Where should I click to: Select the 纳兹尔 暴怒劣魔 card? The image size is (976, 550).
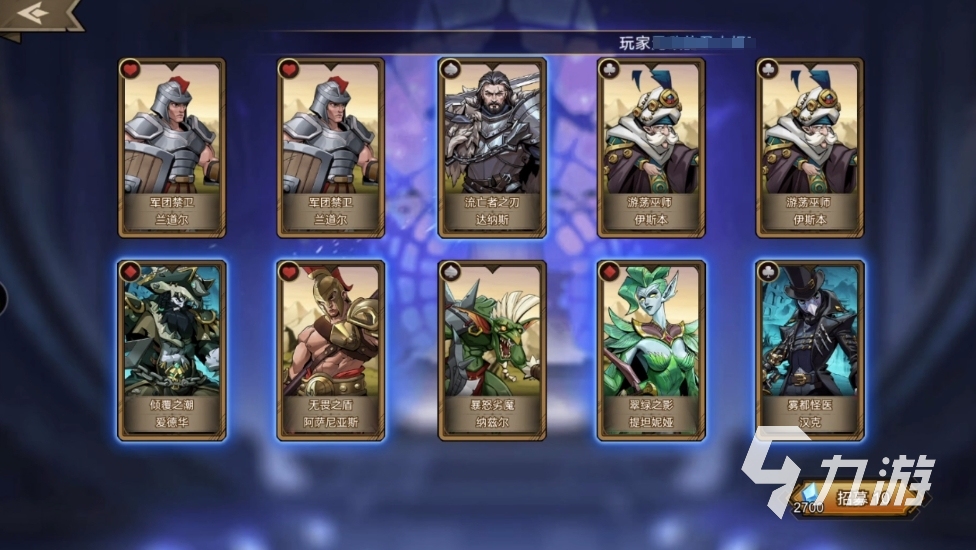click(492, 349)
